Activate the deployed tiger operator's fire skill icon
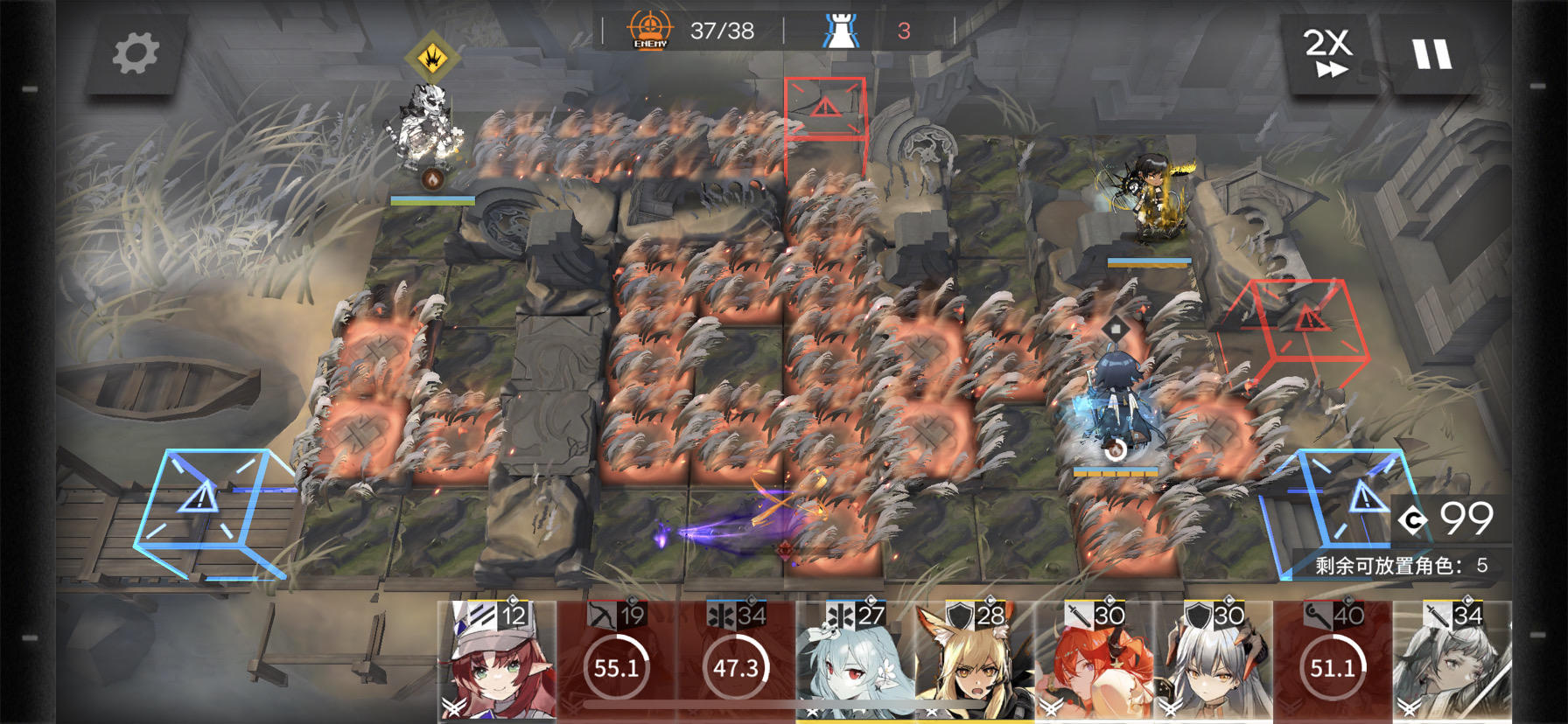1568x724 pixels. 431,179
